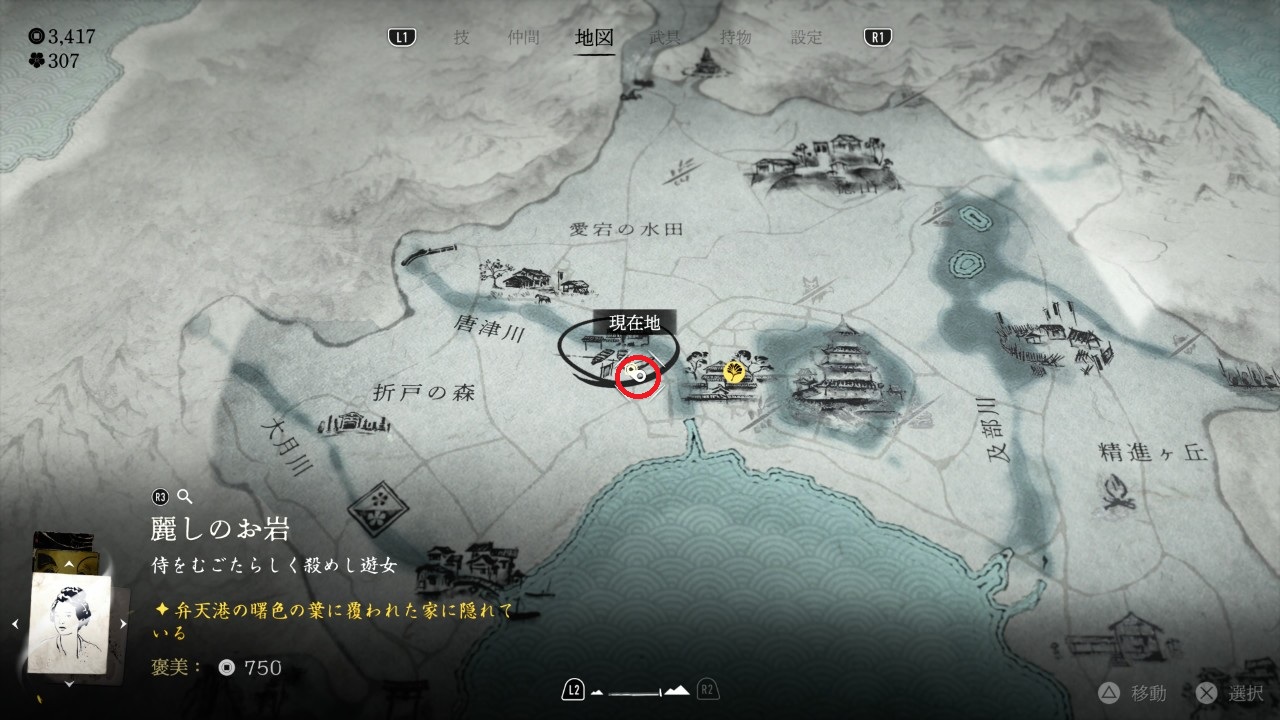Click the 現在地 current location marker
Screen dimensions: 1280x720
[x=635, y=375]
